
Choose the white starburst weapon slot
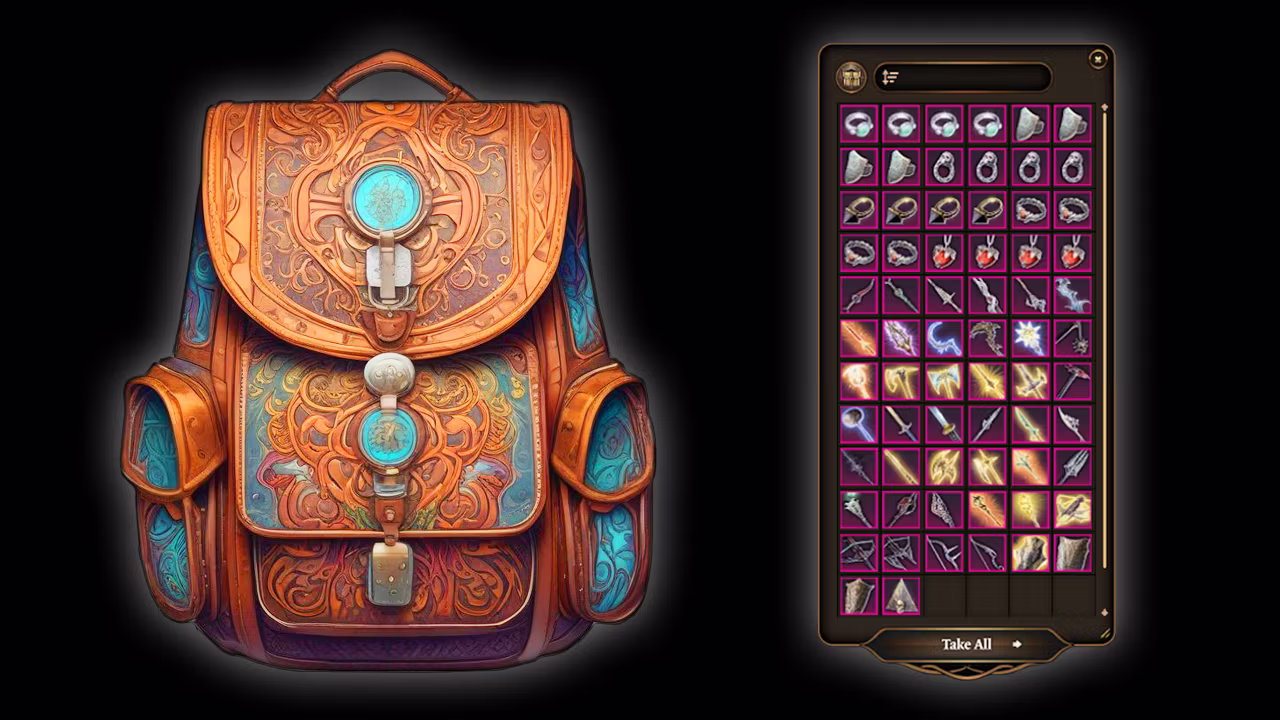1030,338
